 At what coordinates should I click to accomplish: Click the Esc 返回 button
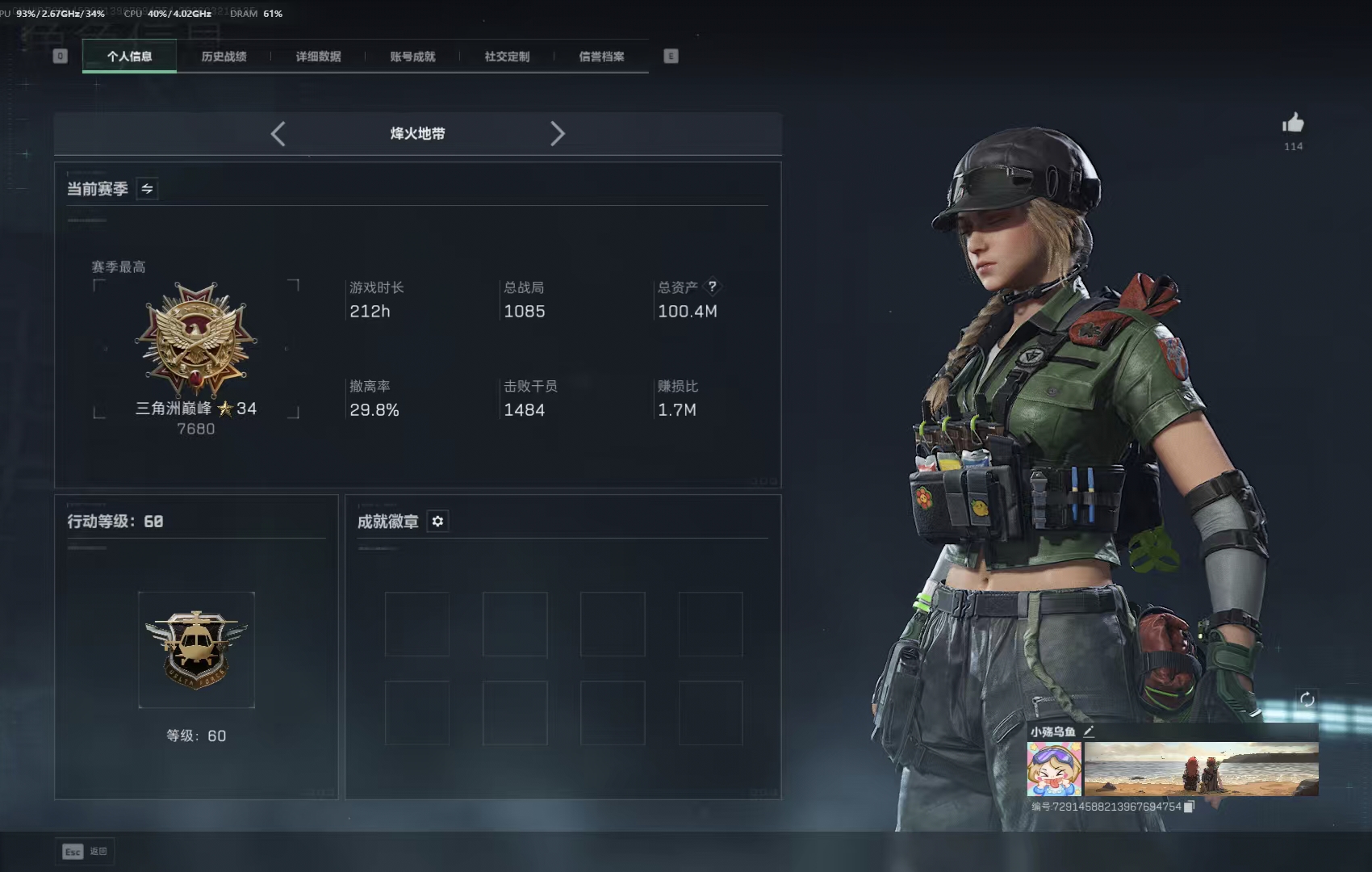click(85, 851)
